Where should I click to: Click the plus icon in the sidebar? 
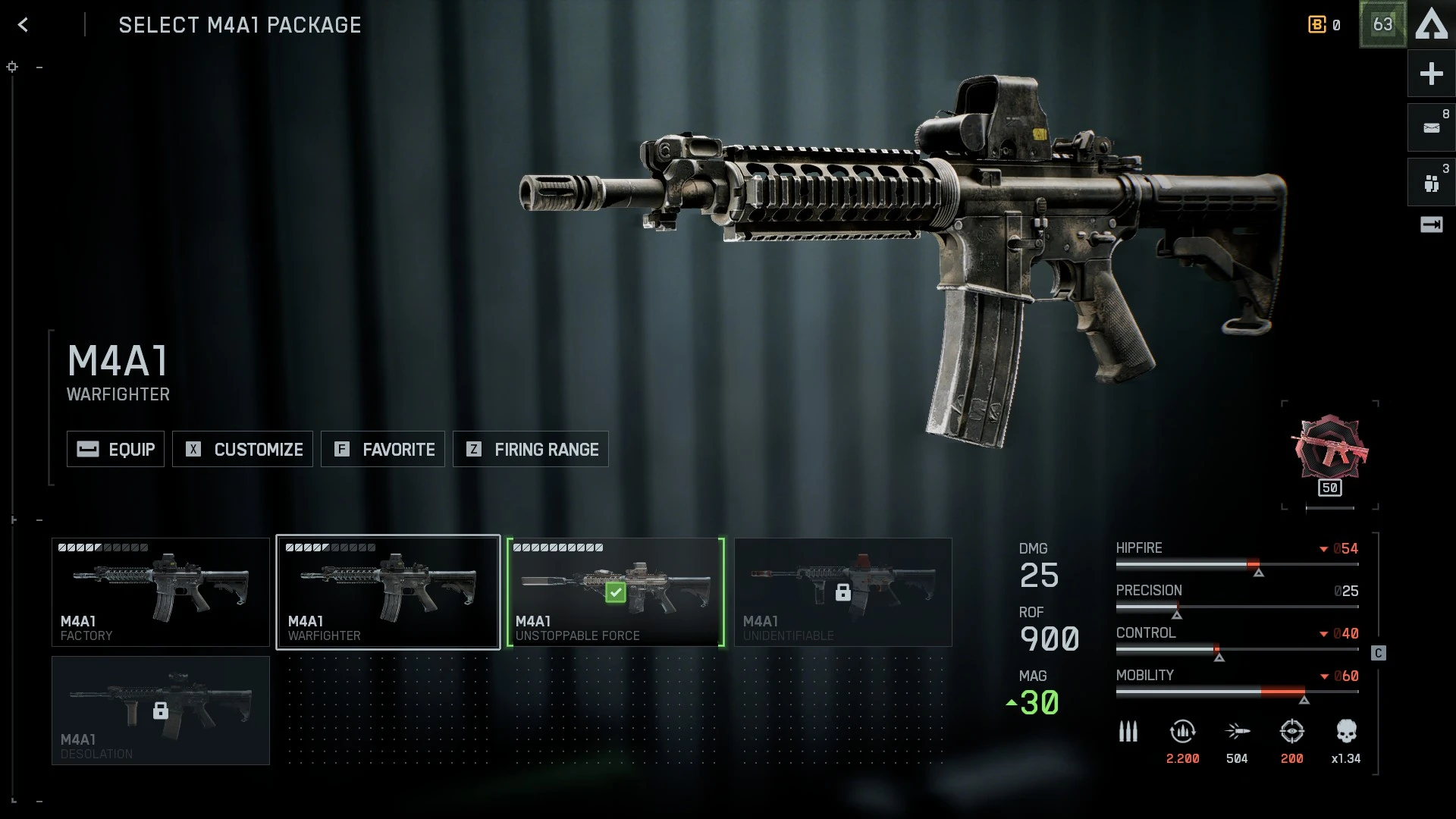(x=1431, y=74)
